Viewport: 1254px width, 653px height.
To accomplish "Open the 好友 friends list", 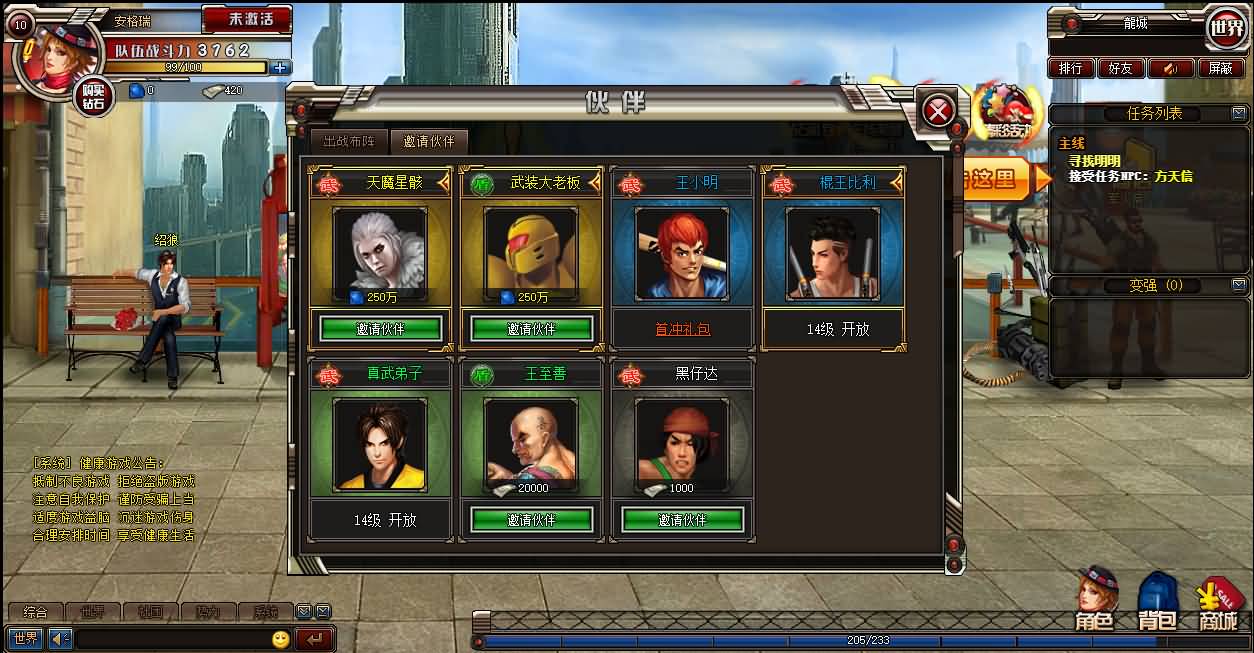I will pos(1120,68).
